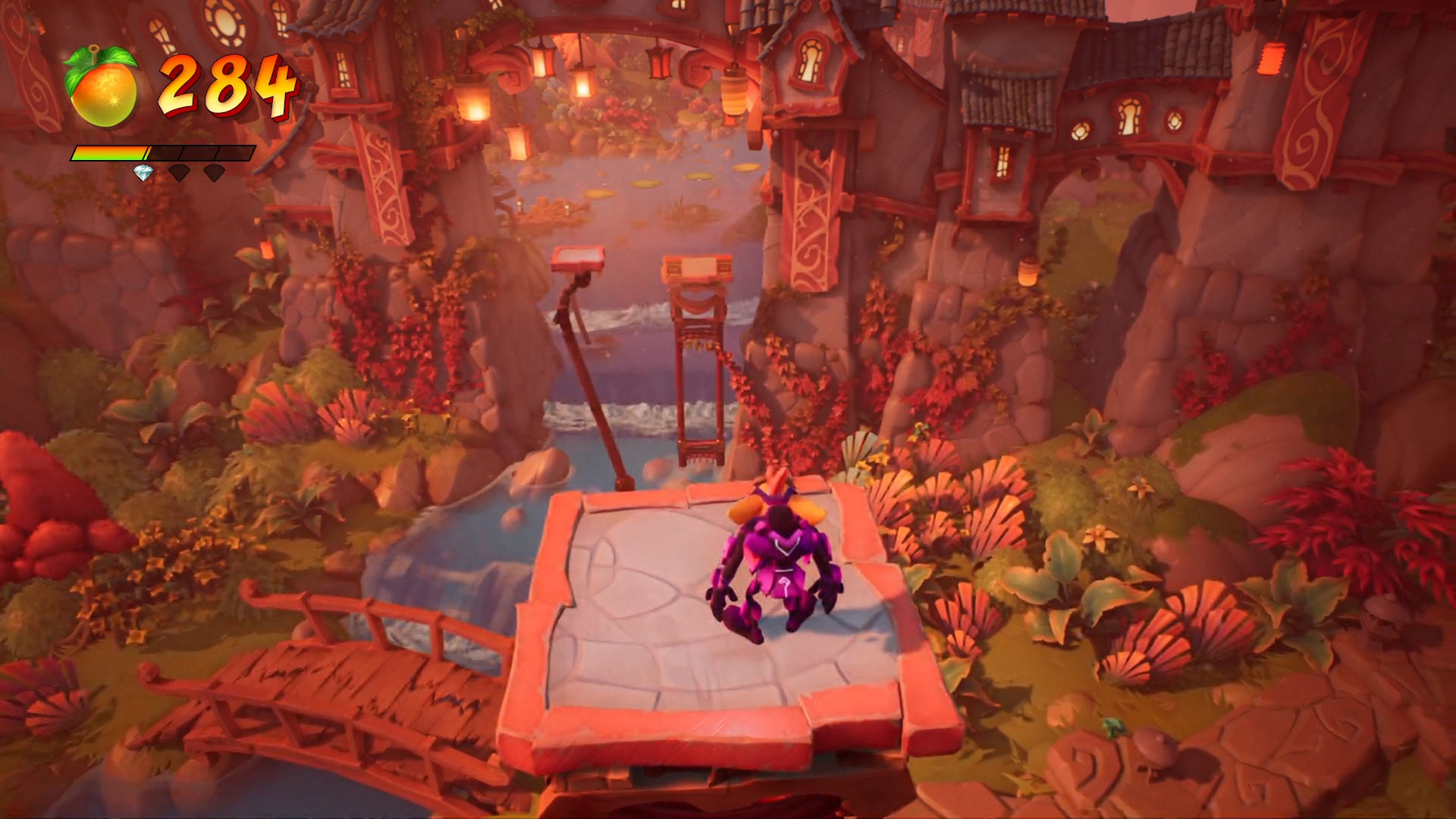Select the hanging platform with wooden crate top

697,268
